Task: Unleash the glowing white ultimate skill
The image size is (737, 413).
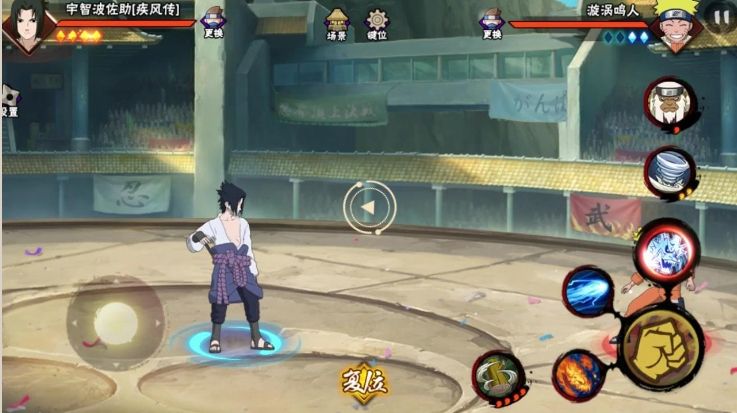Action: [x=665, y=250]
